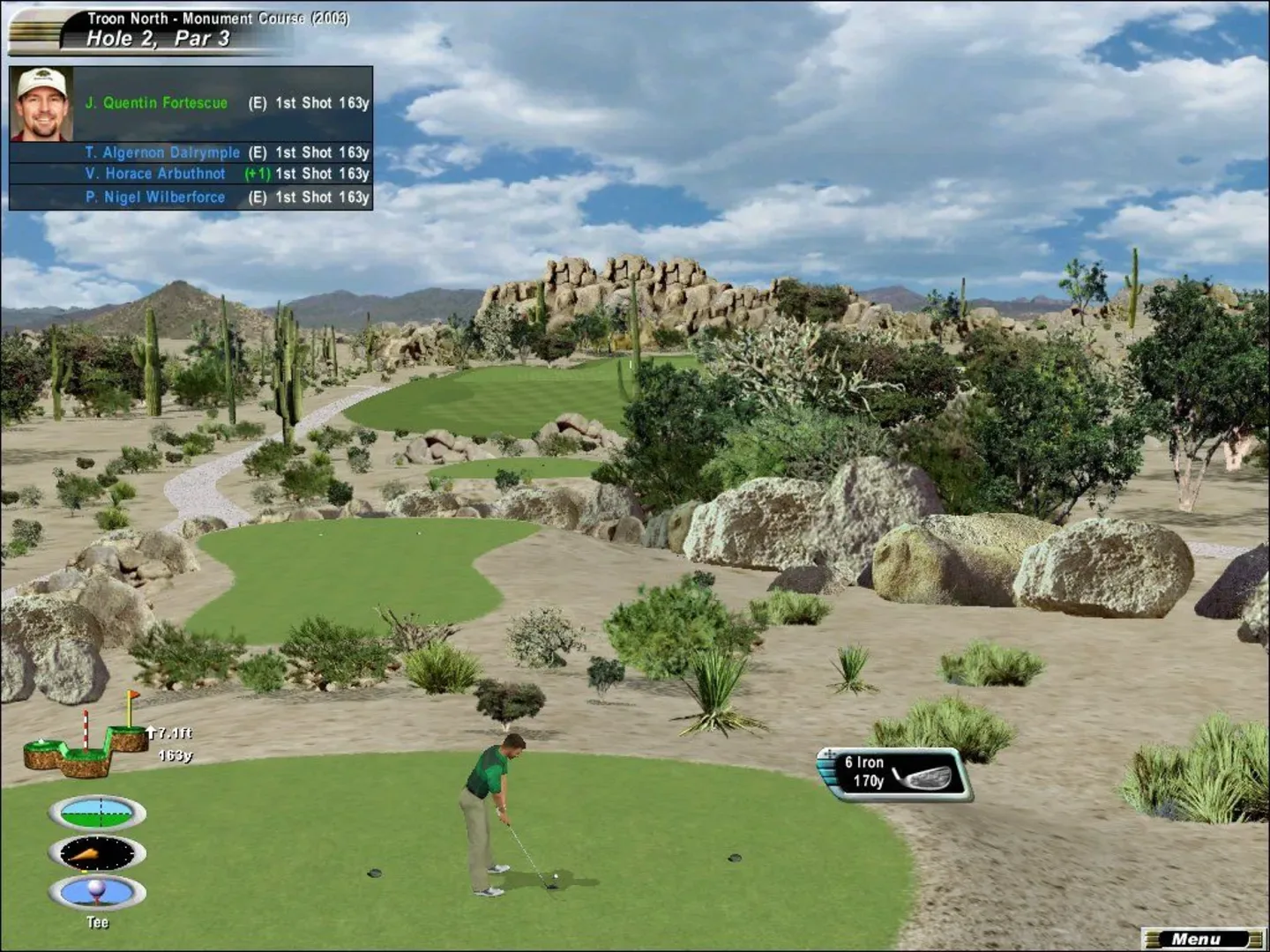Choose T. Algernon Dalrymple in the player list
The width and height of the screenshot is (1270, 952).
[x=226, y=152]
